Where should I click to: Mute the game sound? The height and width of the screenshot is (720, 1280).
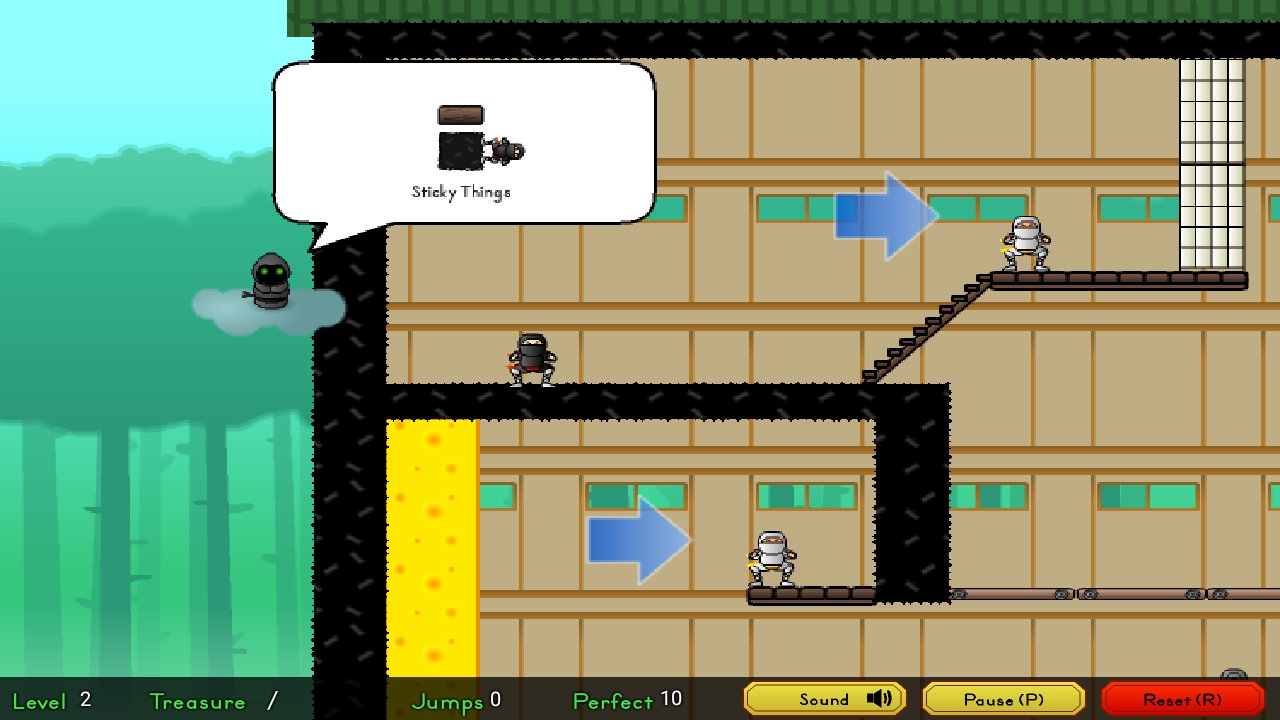823,699
